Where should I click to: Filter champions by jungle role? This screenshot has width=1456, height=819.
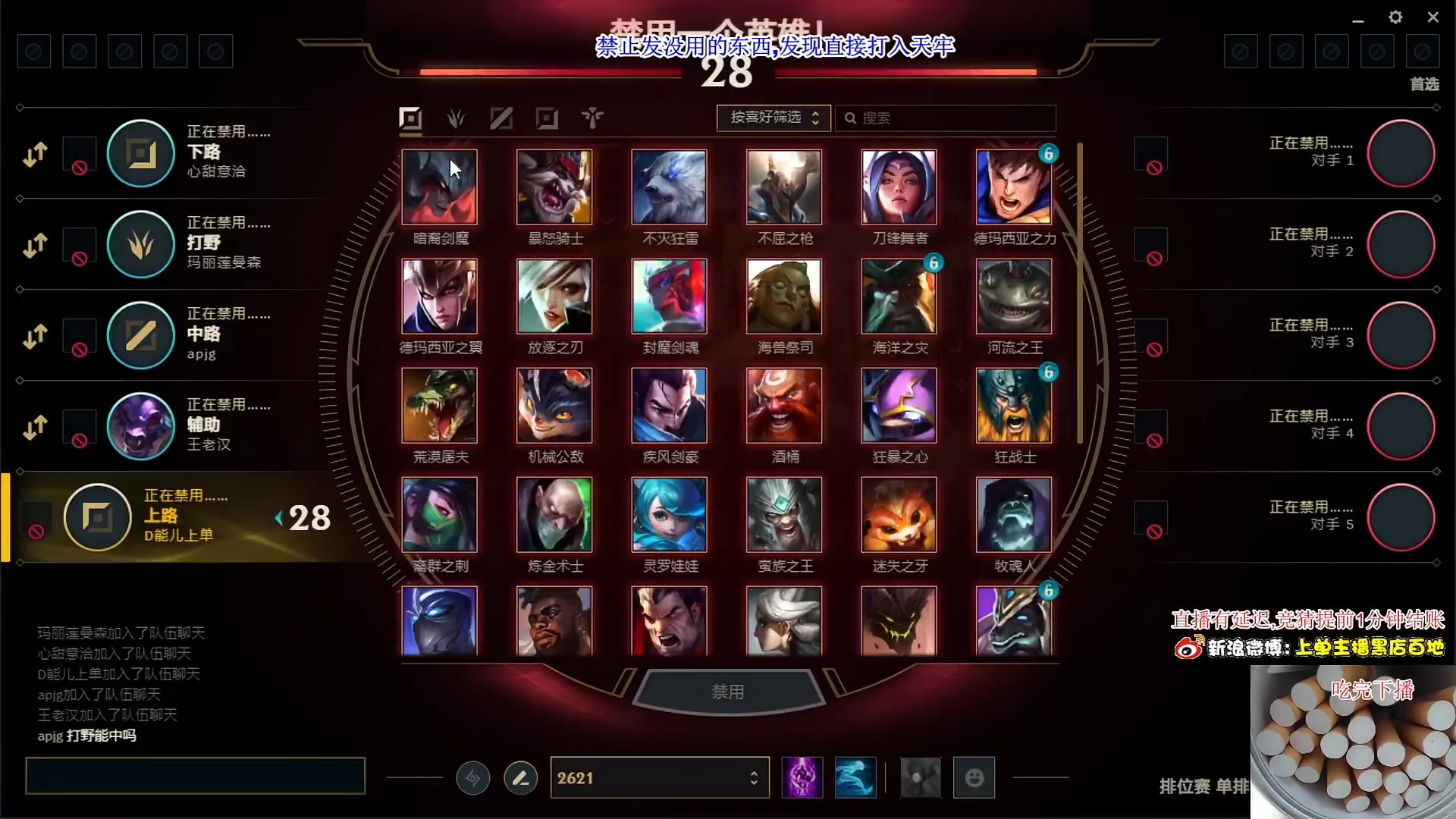[x=456, y=118]
